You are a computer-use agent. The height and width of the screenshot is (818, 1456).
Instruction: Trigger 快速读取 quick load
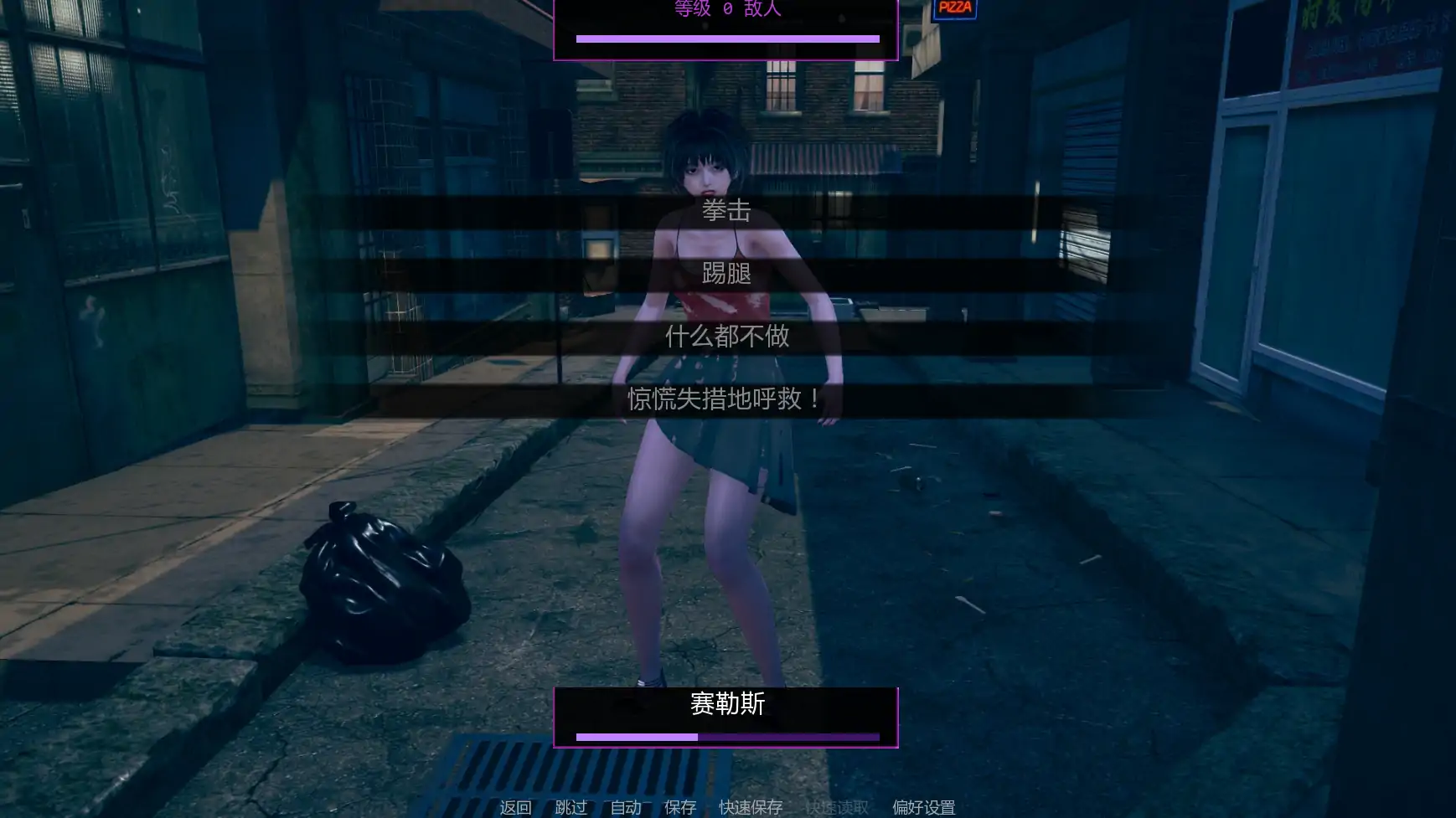point(838,807)
